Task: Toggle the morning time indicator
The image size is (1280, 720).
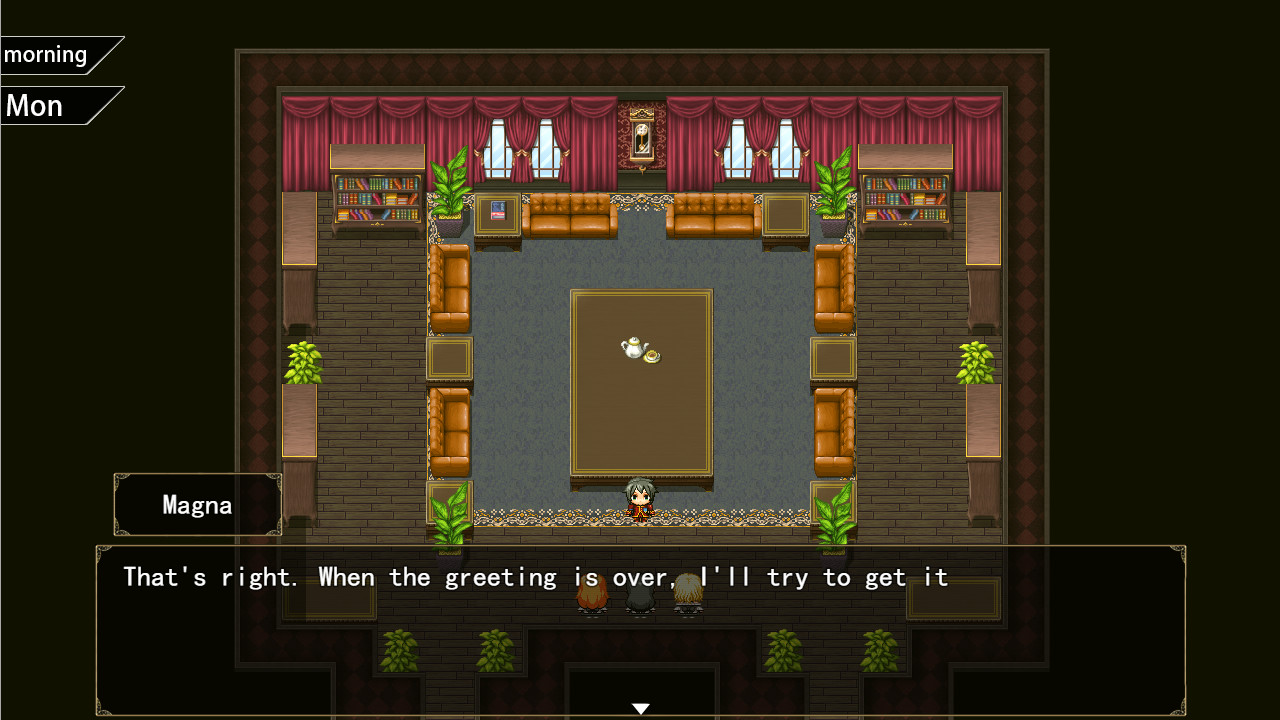Action: coord(46,54)
